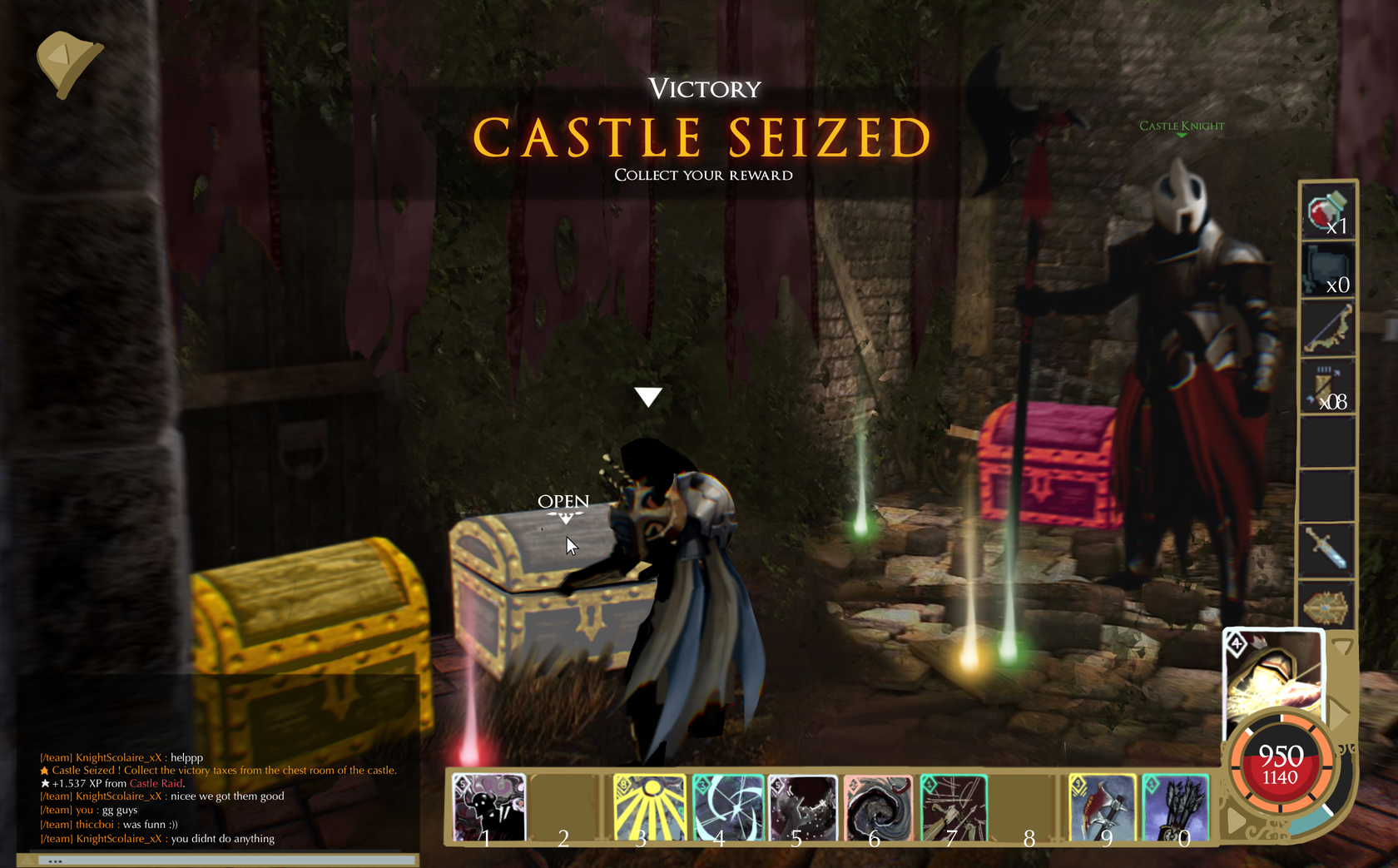Select the demon card in hotbar slot 1
1398x868 pixels.
(x=487, y=806)
